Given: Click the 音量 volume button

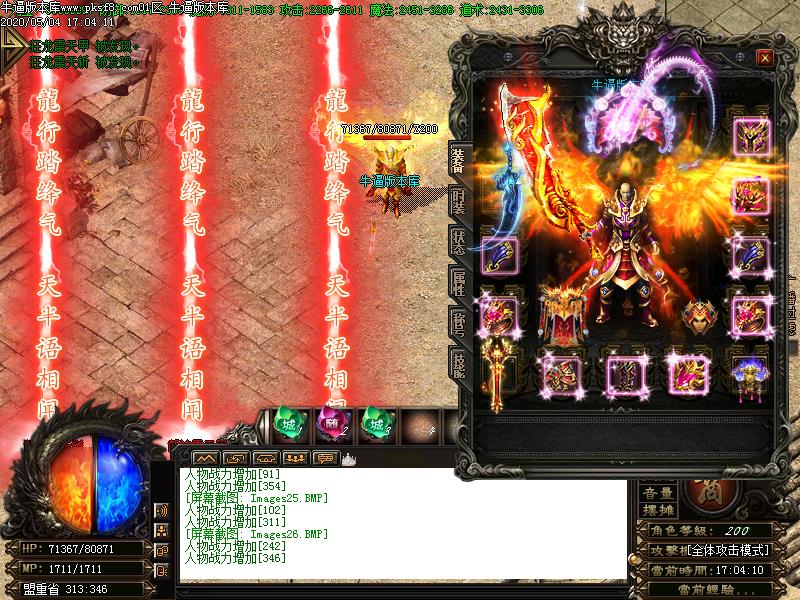Looking at the screenshot, I should click(658, 493).
